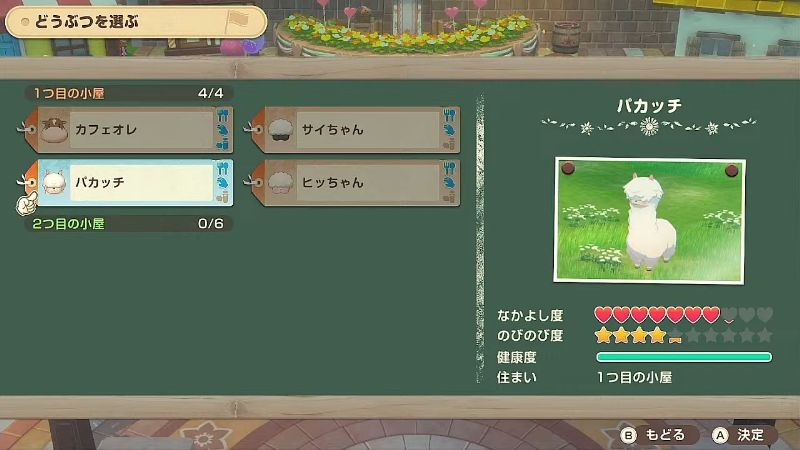
Task: Select the highlighted パカッチ alpaca tag
Action: (130, 183)
